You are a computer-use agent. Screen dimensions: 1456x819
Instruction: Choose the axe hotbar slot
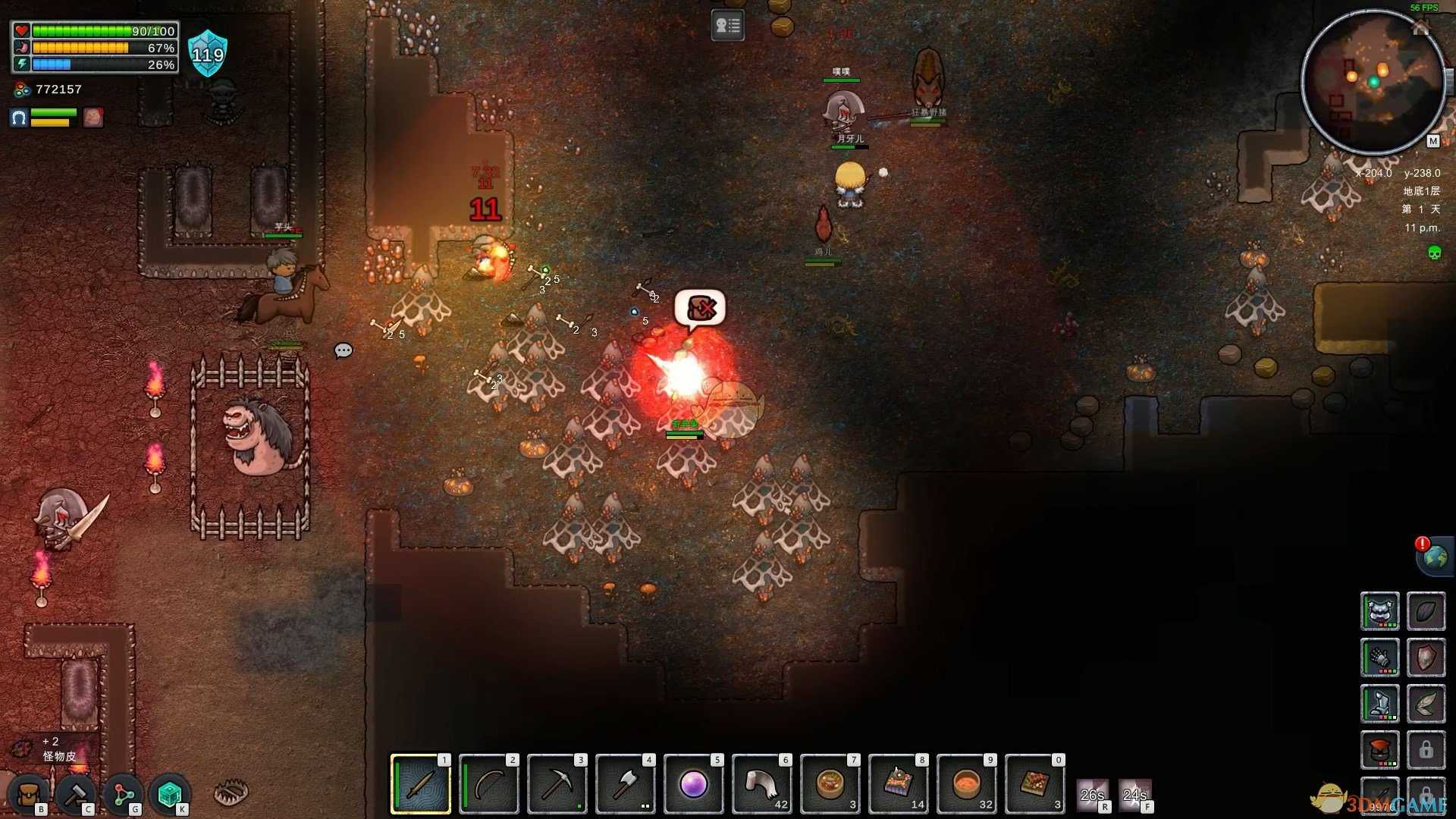tap(626, 784)
